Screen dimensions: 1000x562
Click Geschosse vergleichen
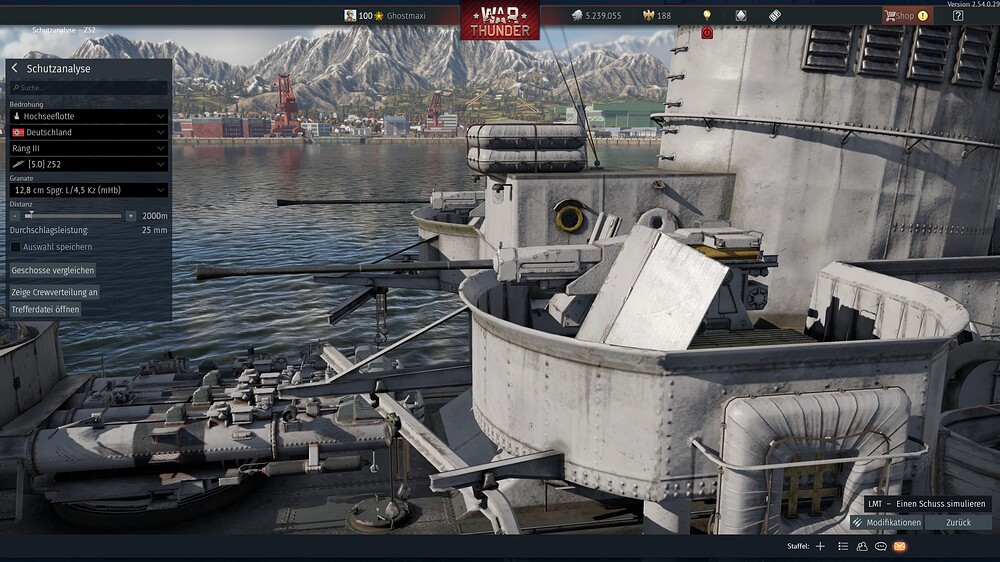(x=53, y=270)
